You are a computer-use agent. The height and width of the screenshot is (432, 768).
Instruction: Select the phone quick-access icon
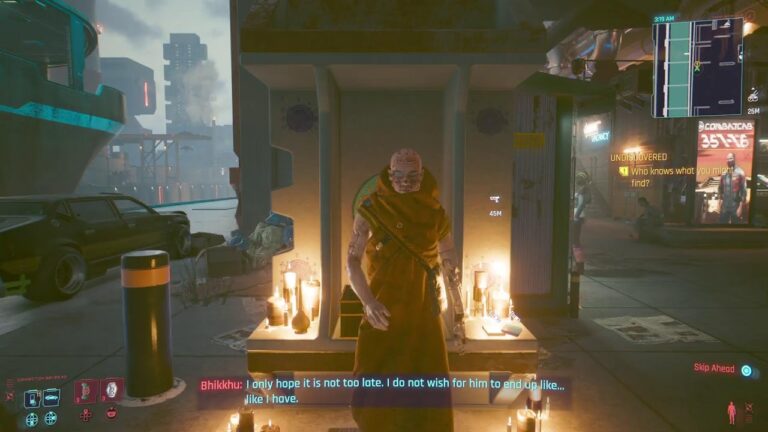pyautogui.click(x=31, y=399)
